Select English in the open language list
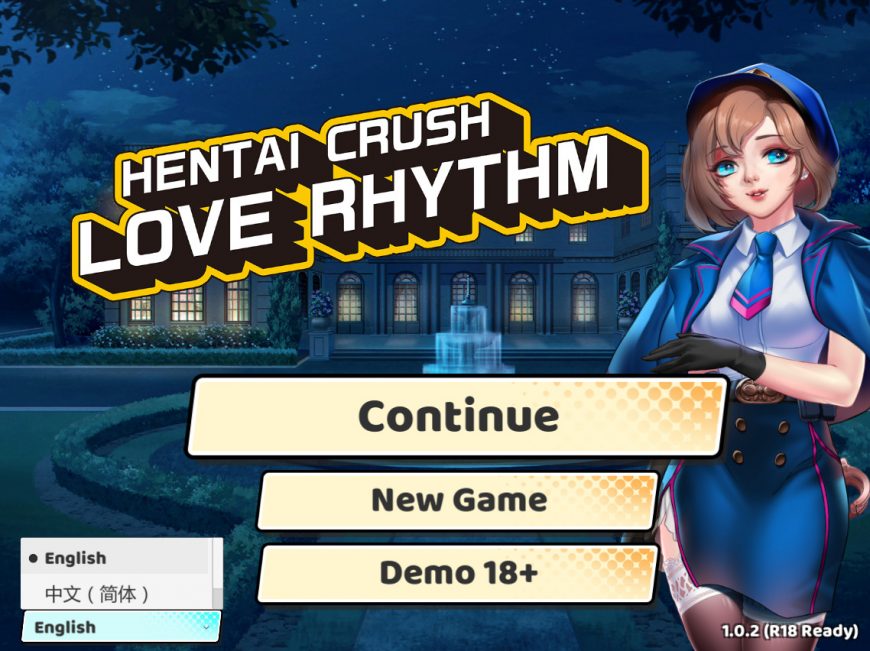The image size is (870, 651). point(76,558)
